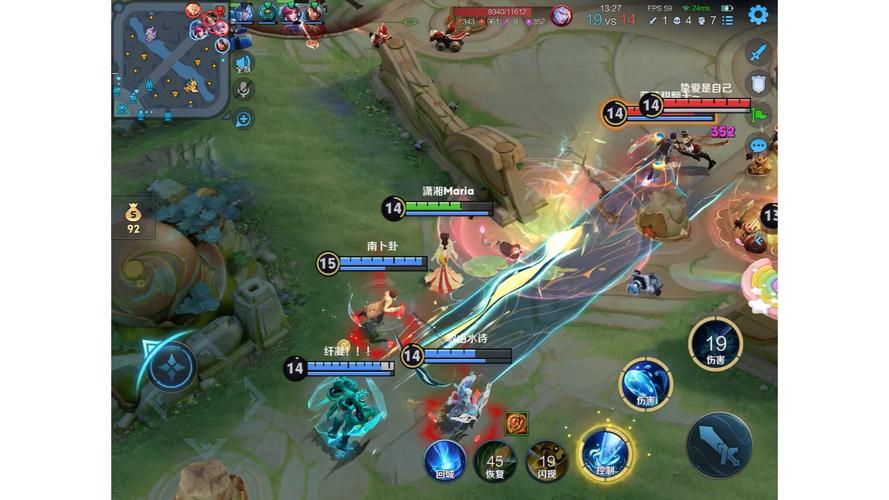Viewport: 889px width, 500px height.
Task: Toggle the team voice speaker (全队)
Action: pos(243,64)
